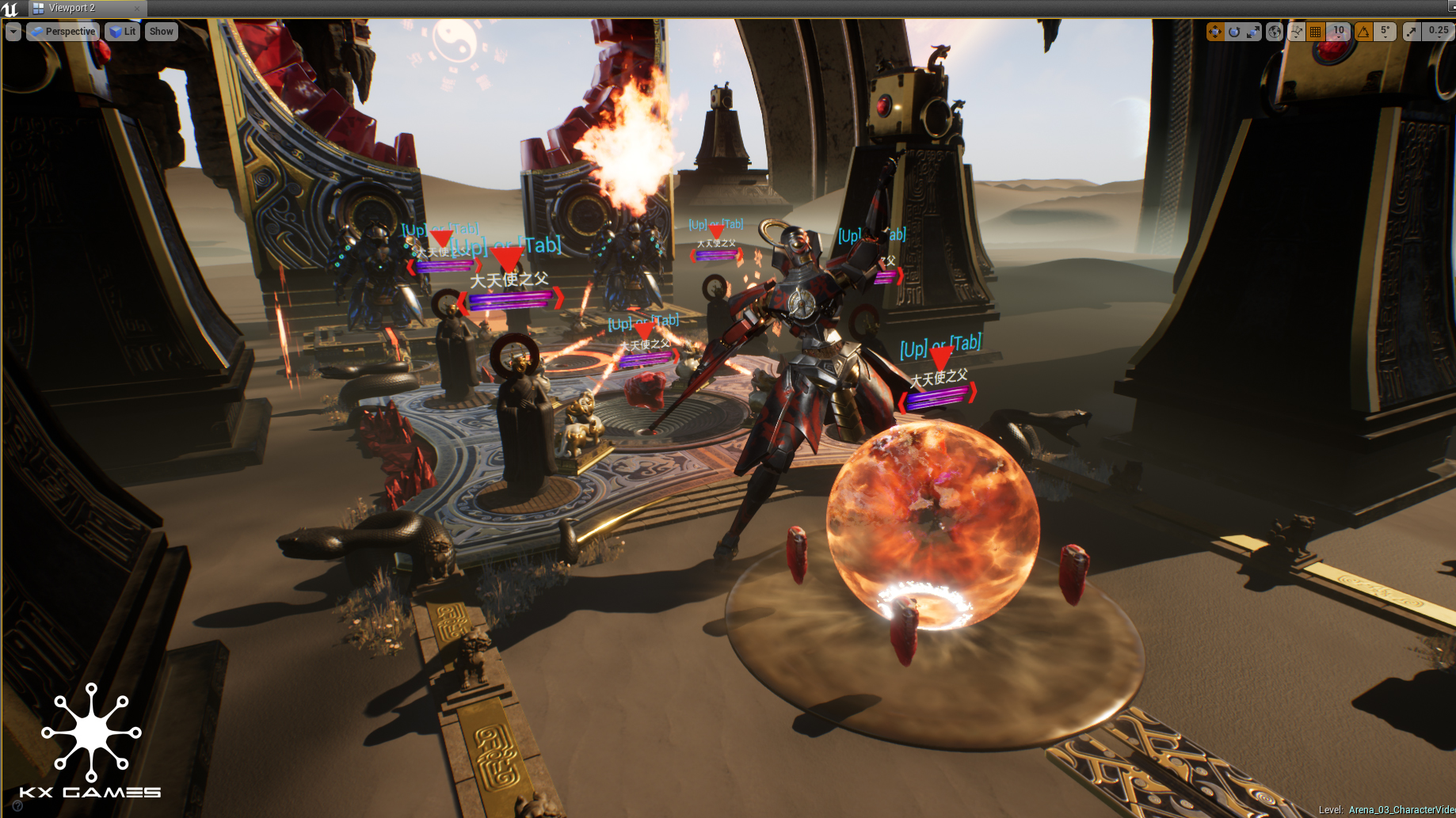Open the viewport options dropdown arrow
The height and width of the screenshot is (818, 1456).
pyautogui.click(x=13, y=32)
